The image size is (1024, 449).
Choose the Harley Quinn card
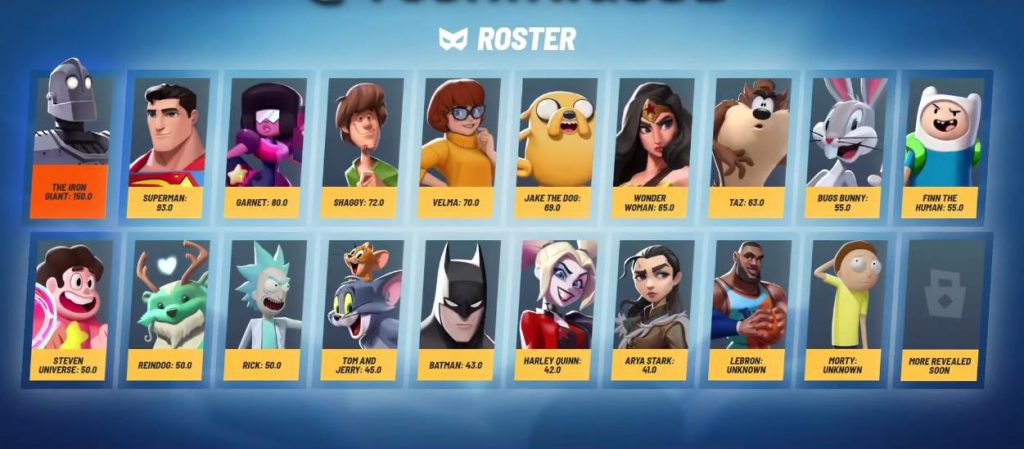click(555, 310)
